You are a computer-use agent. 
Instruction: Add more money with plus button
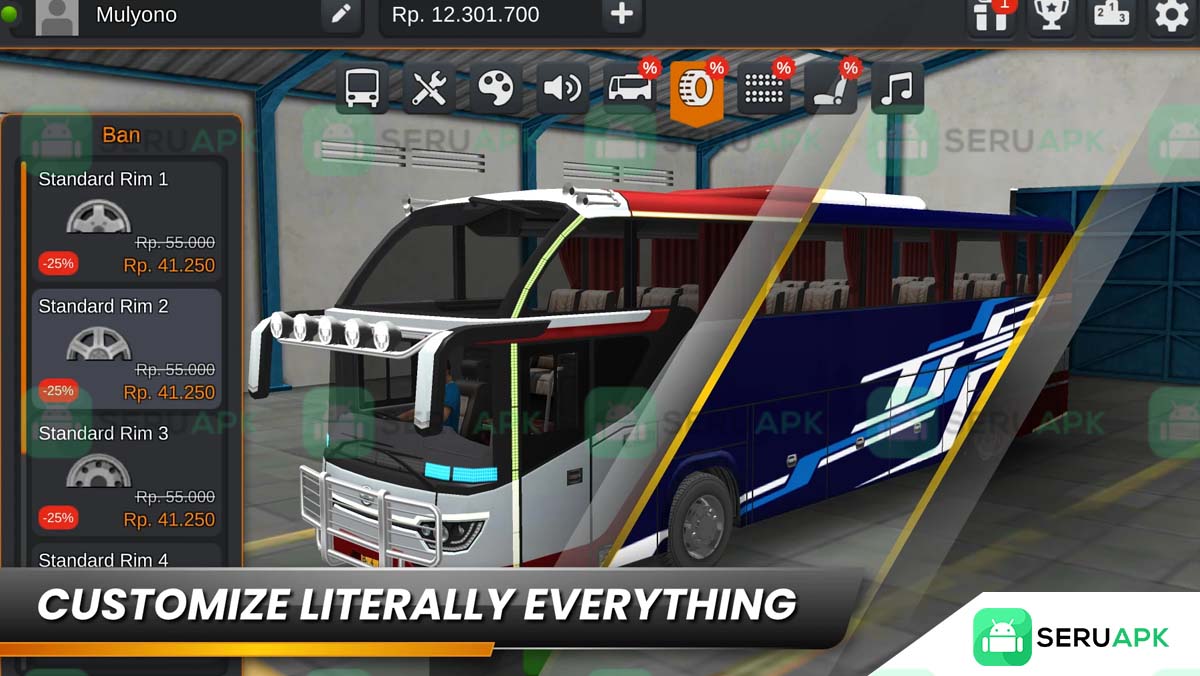coord(621,15)
